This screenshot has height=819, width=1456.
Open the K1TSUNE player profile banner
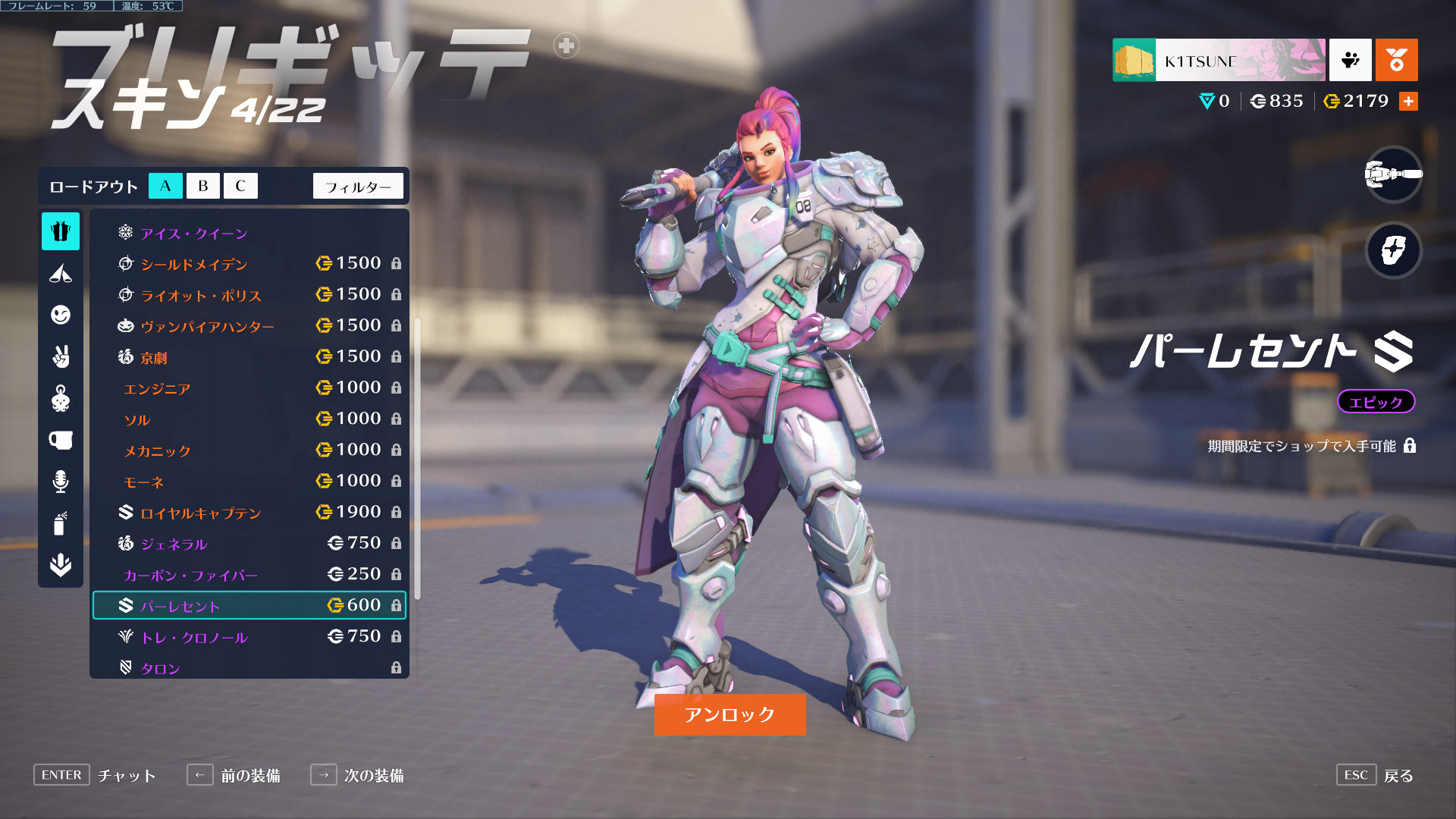1219,60
